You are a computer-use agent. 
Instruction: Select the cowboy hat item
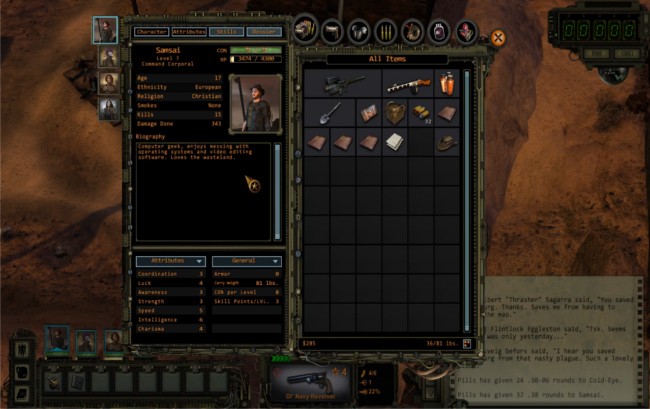(x=447, y=142)
